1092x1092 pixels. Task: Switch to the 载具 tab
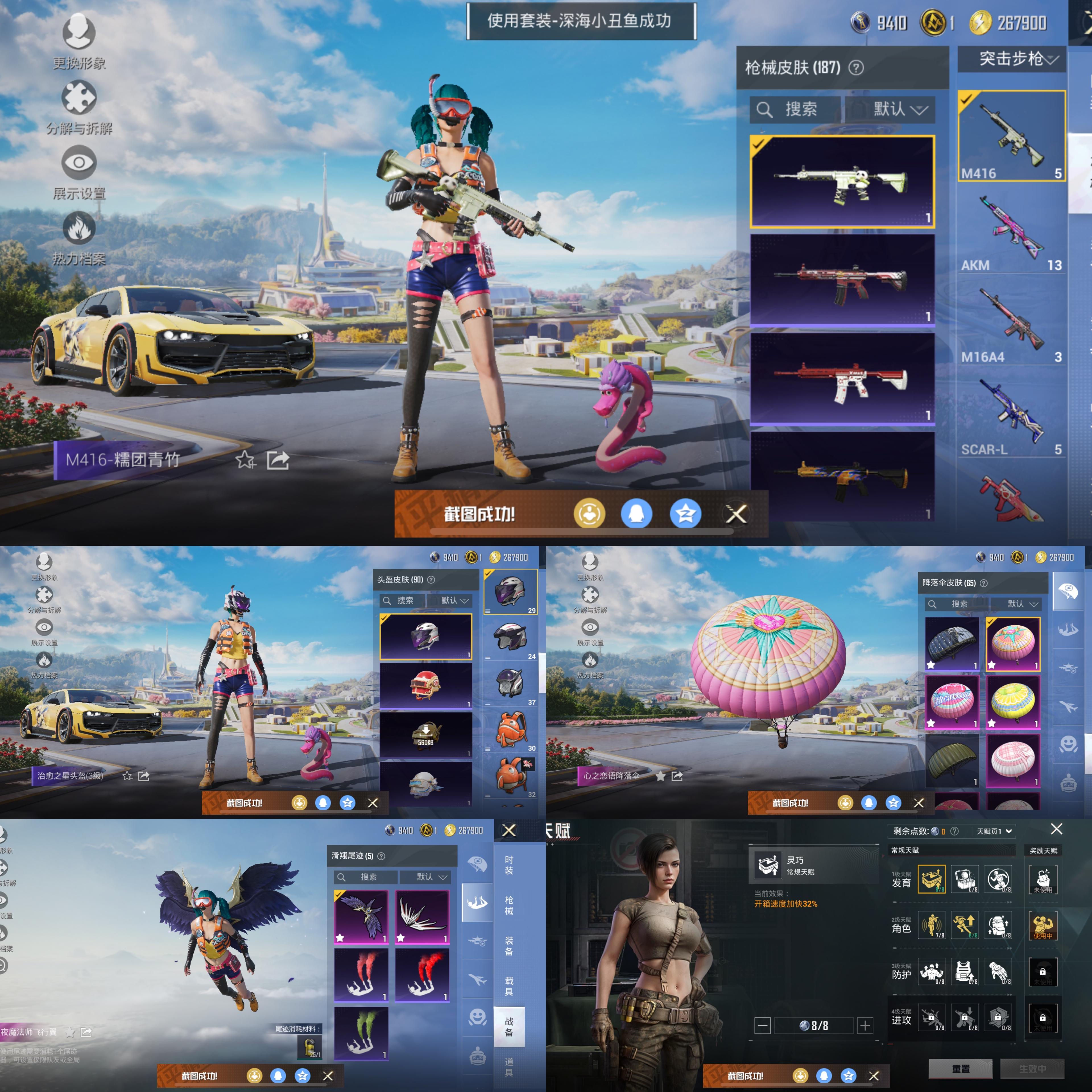click(x=509, y=986)
